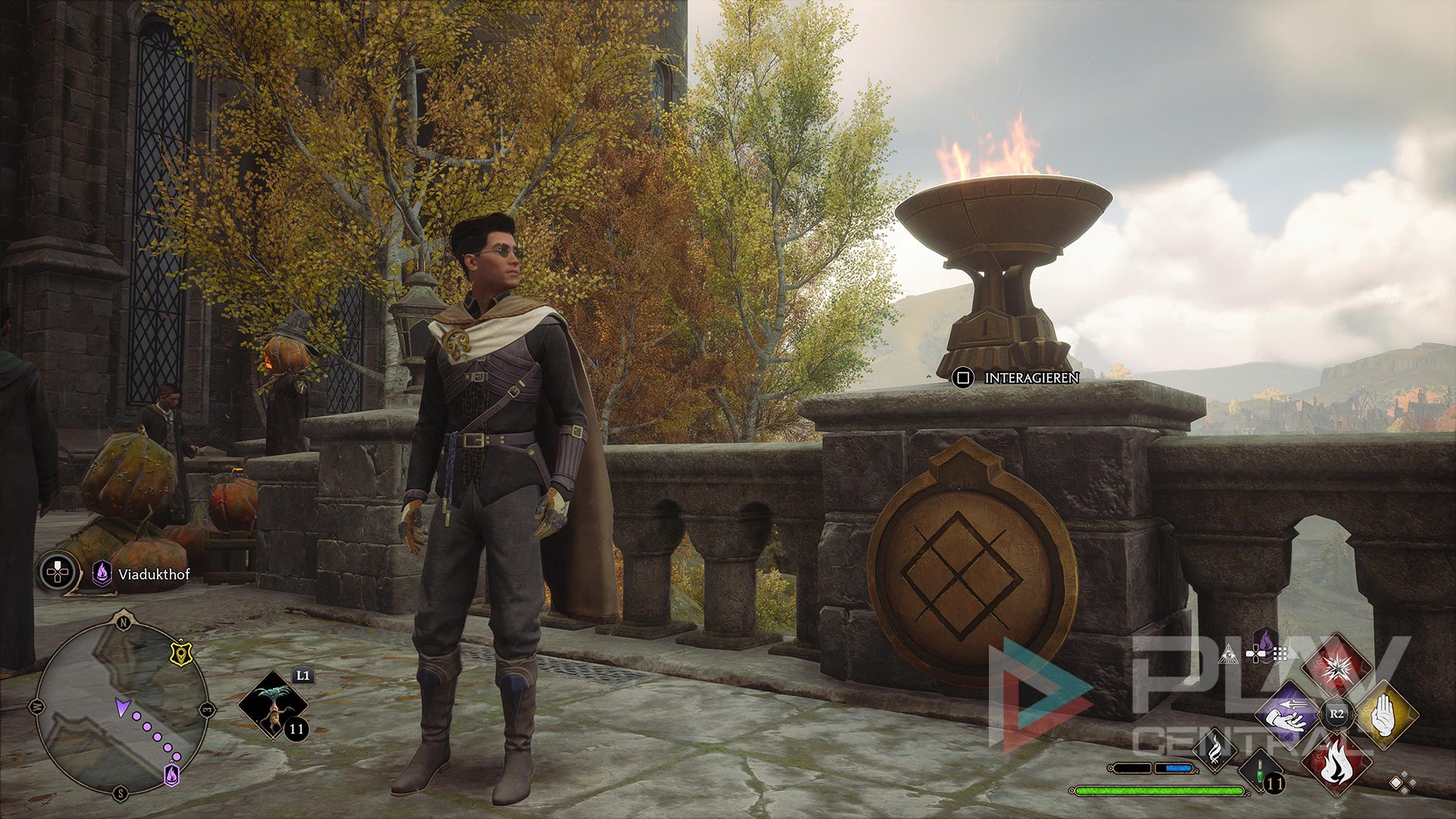Click the Floo flame icon above the spell diamond
The image size is (1456, 819).
click(1266, 642)
